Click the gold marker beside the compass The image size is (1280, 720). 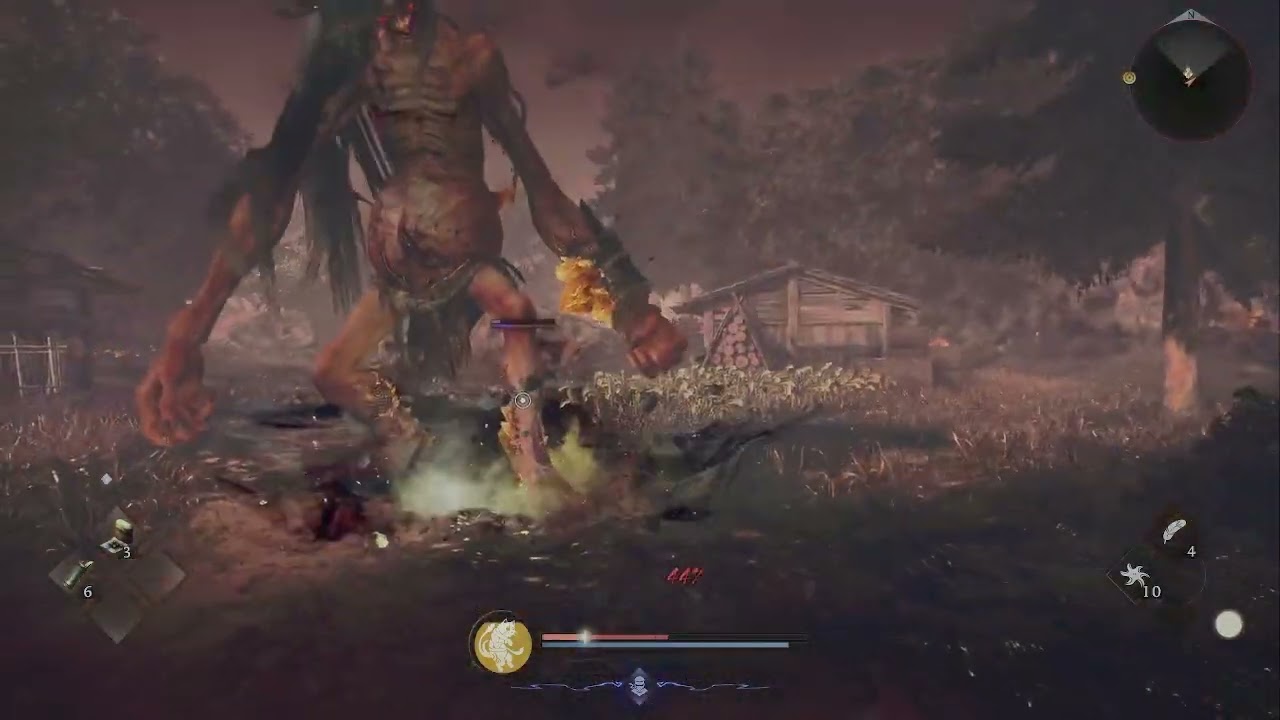tap(1129, 78)
